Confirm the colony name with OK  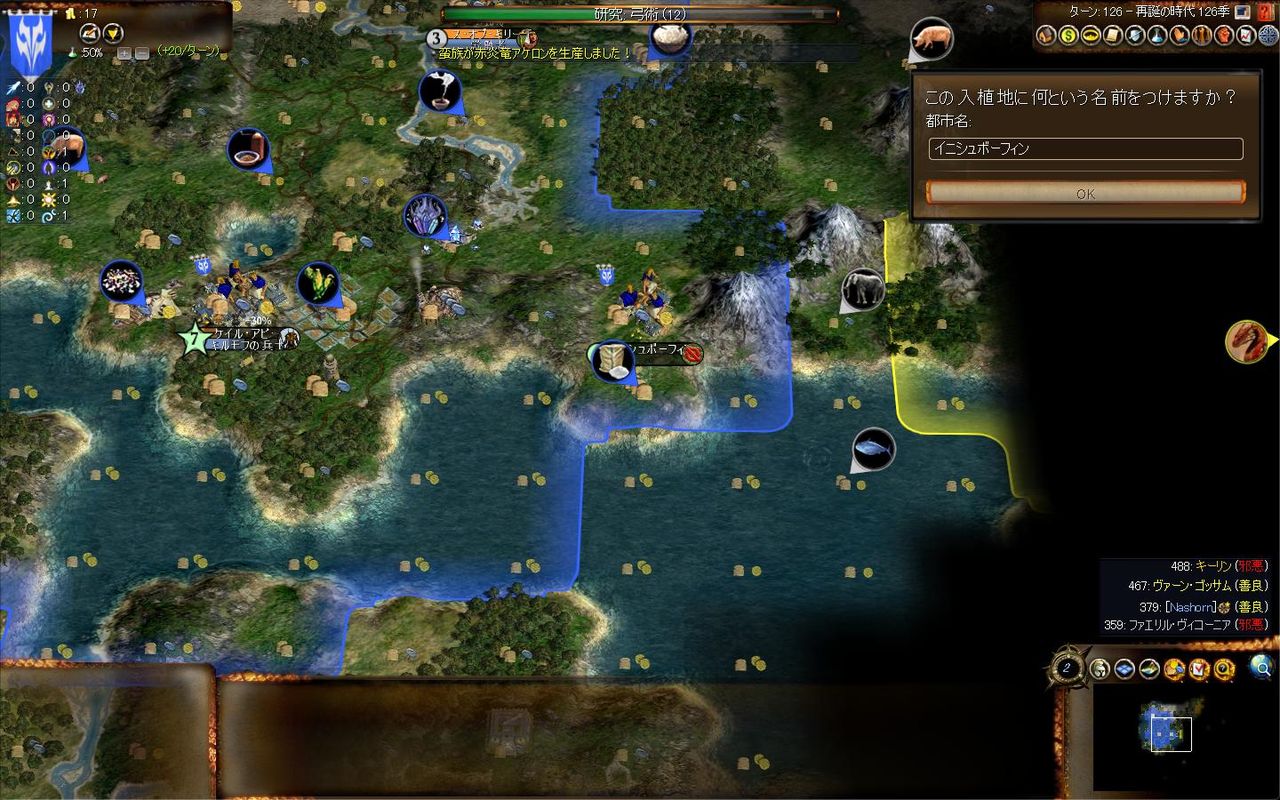click(x=1085, y=193)
